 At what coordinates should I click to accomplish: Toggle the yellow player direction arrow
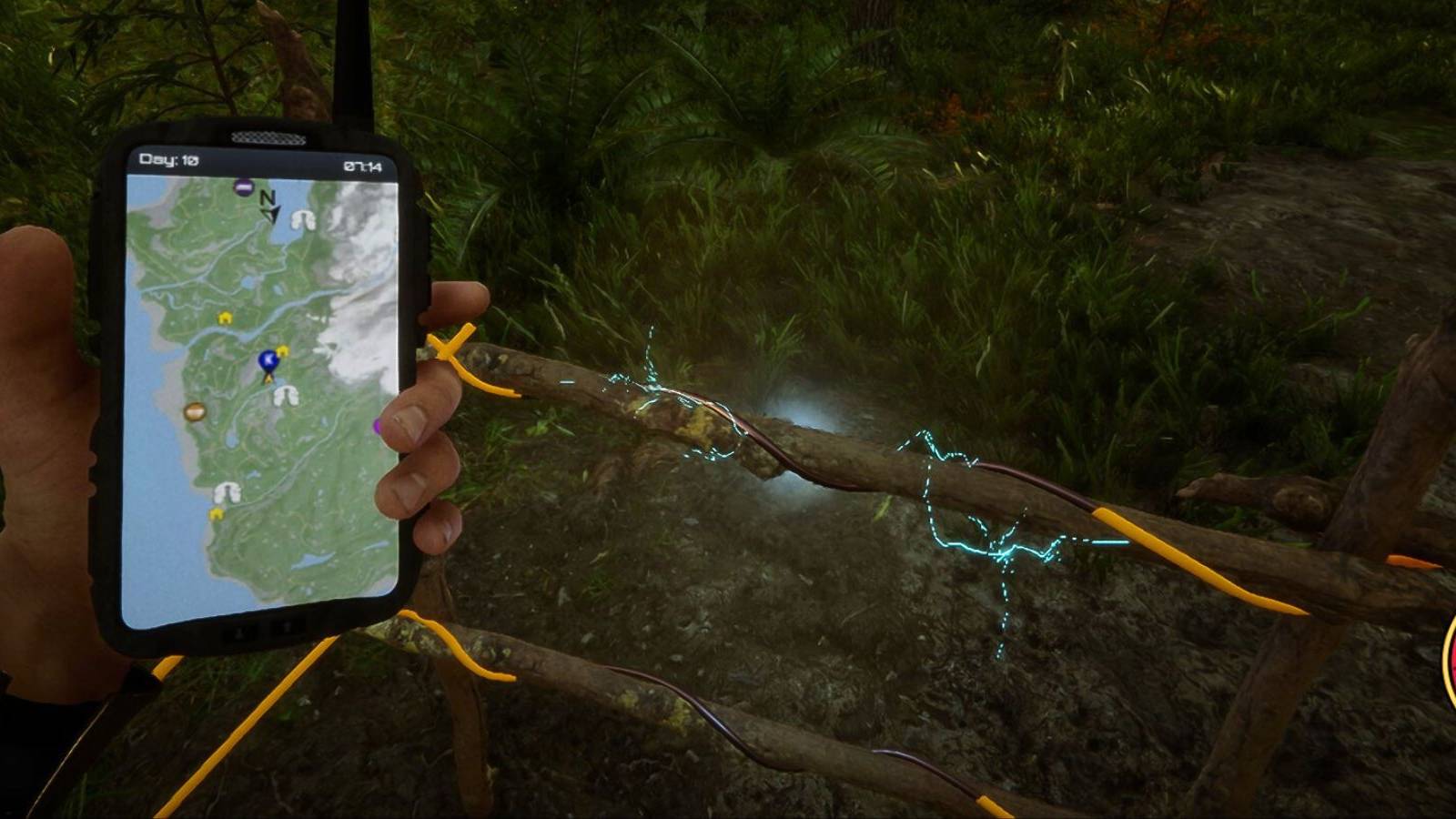267,379
